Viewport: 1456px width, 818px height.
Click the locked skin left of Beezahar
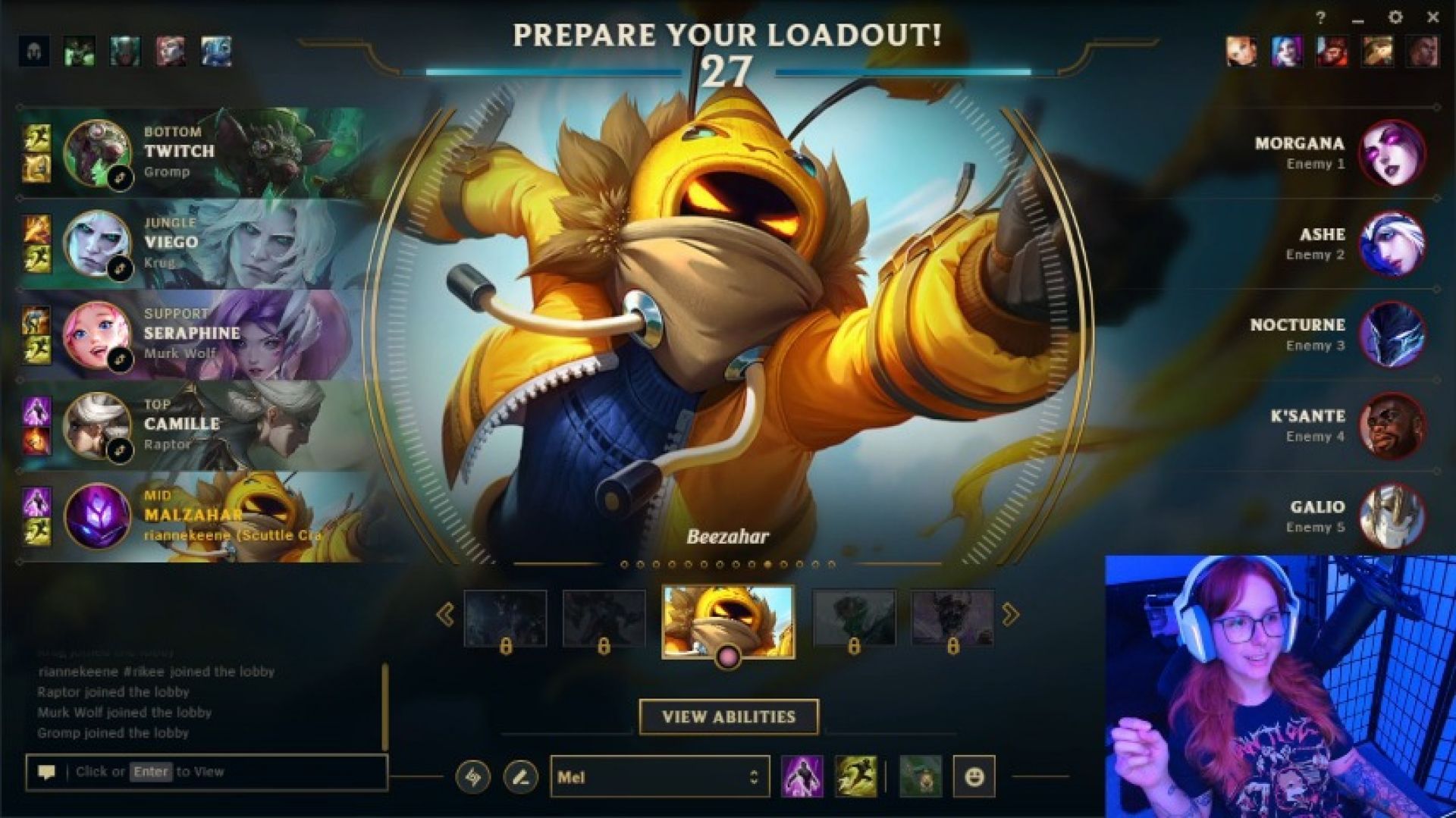[x=604, y=617]
